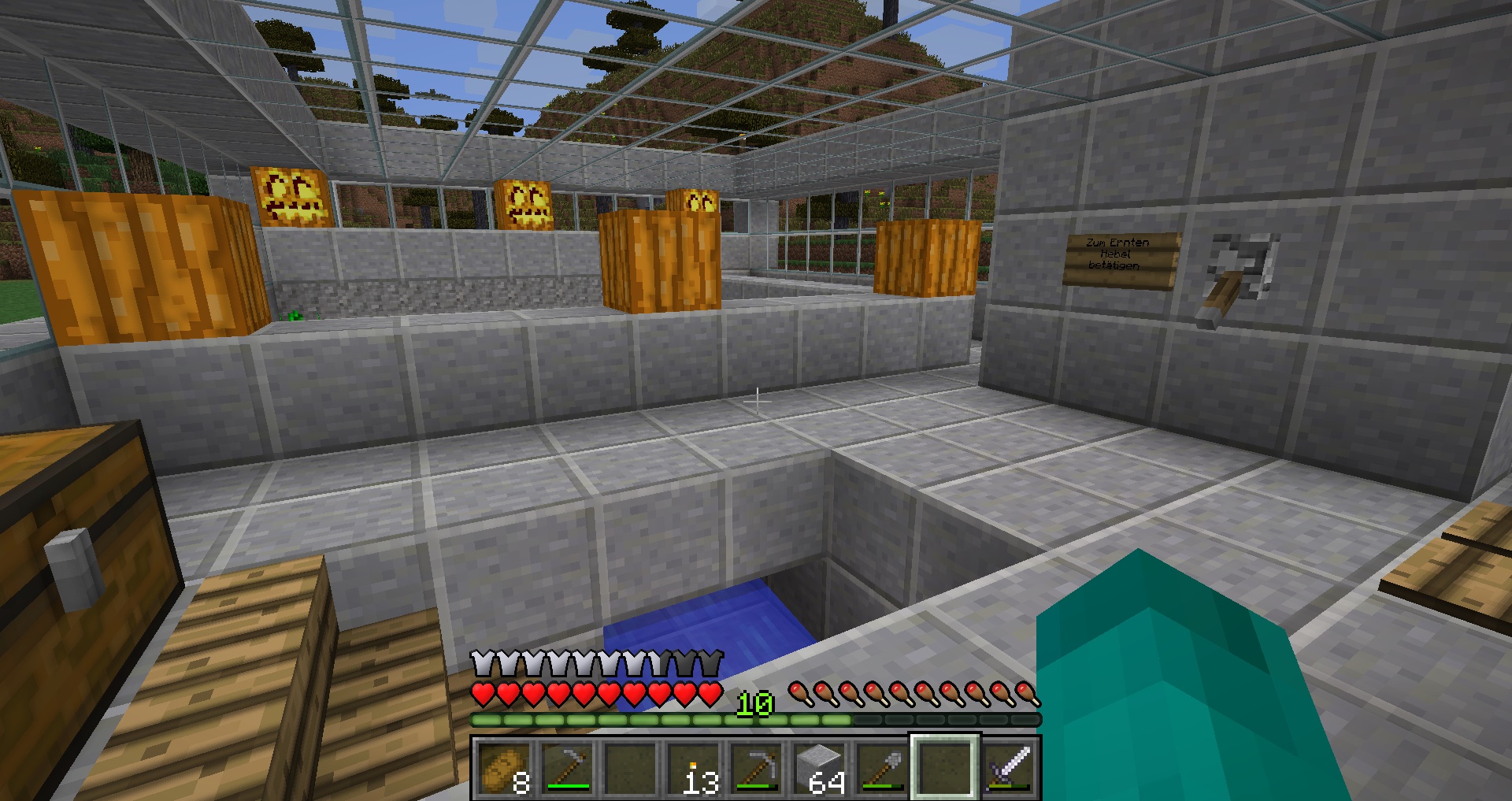Screen dimensions: 1512x801
Task: Choose the shovel hotbar slot
Action: [882, 768]
